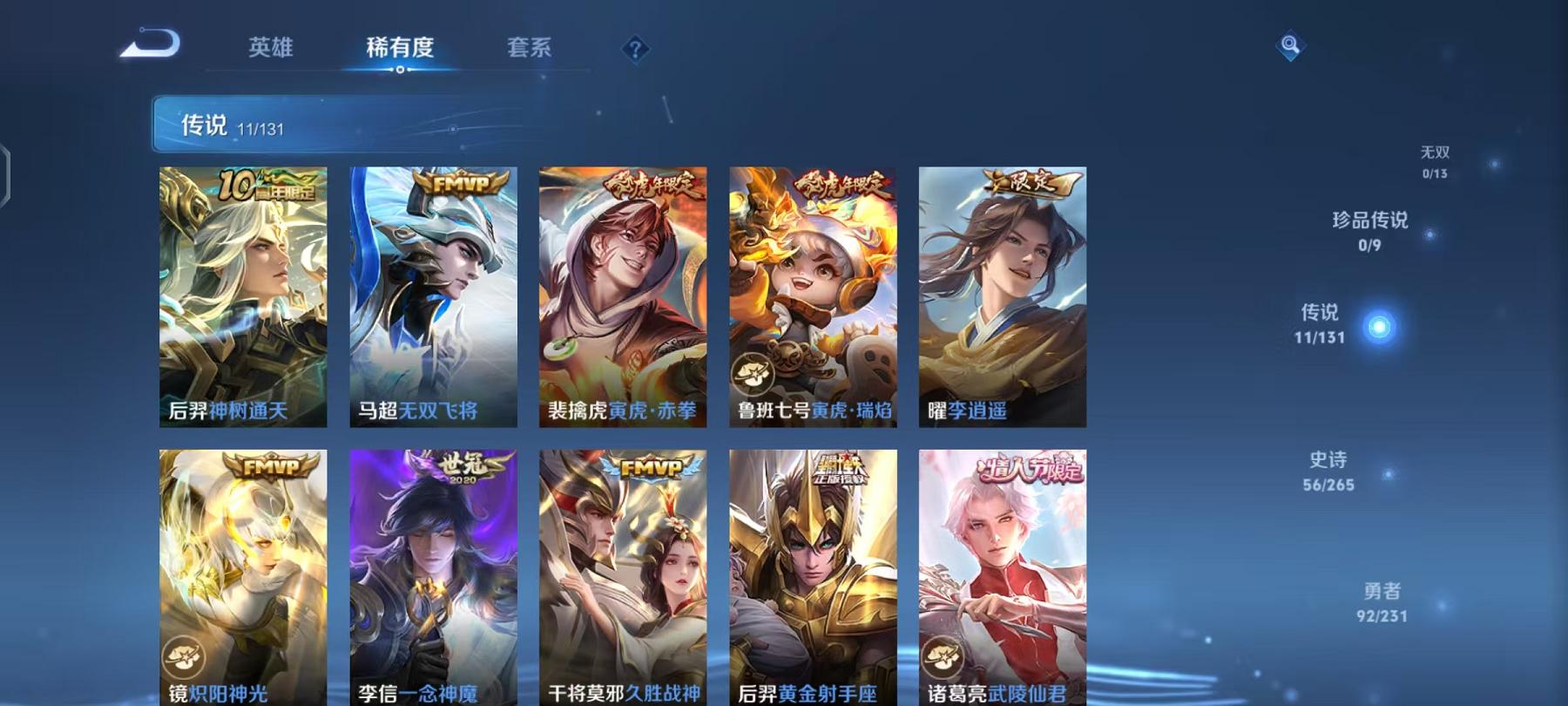
Task: Open the question mark help icon beside the tabs
Action: [x=636, y=48]
